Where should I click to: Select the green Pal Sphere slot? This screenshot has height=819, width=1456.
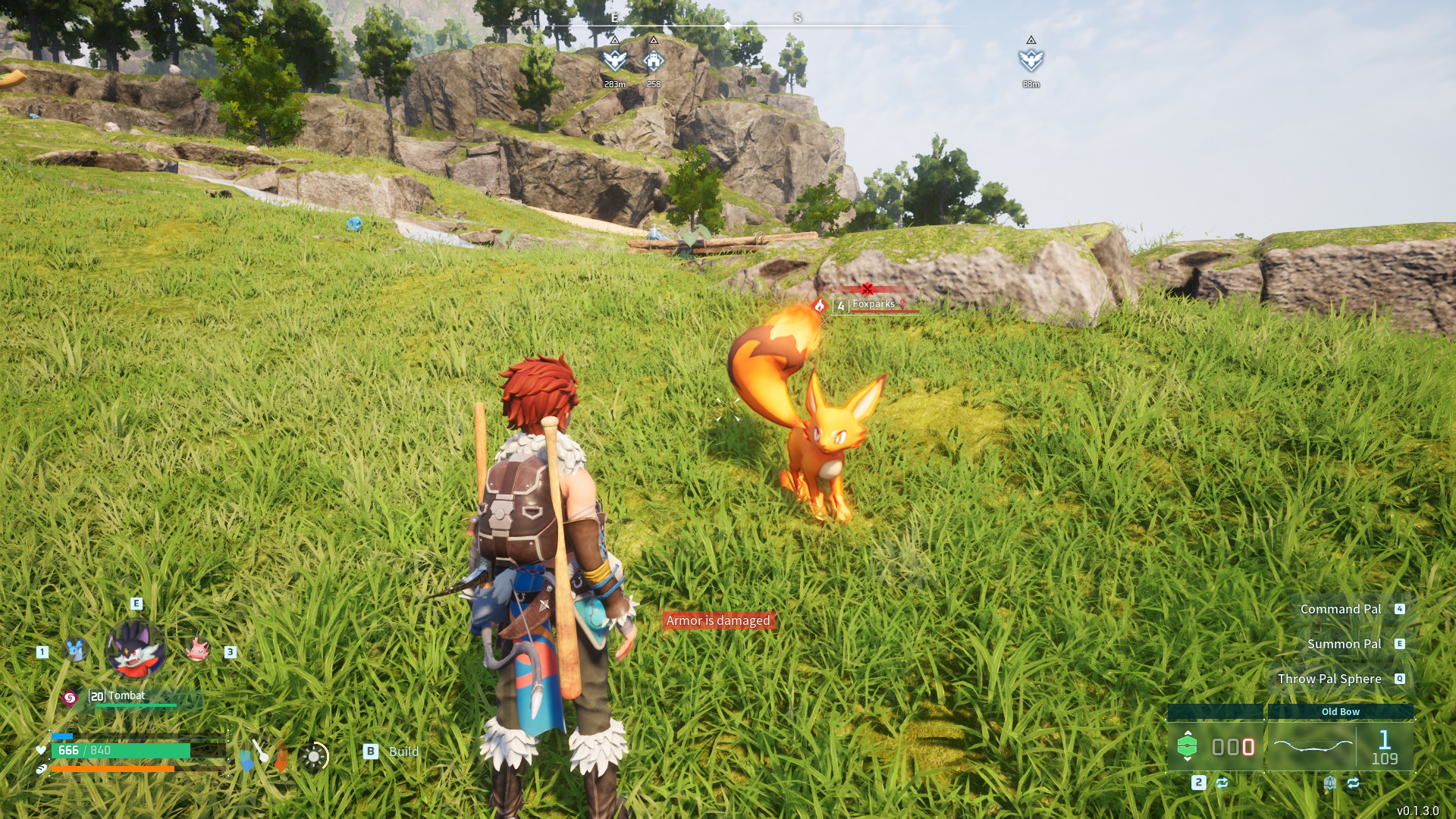[1215, 747]
